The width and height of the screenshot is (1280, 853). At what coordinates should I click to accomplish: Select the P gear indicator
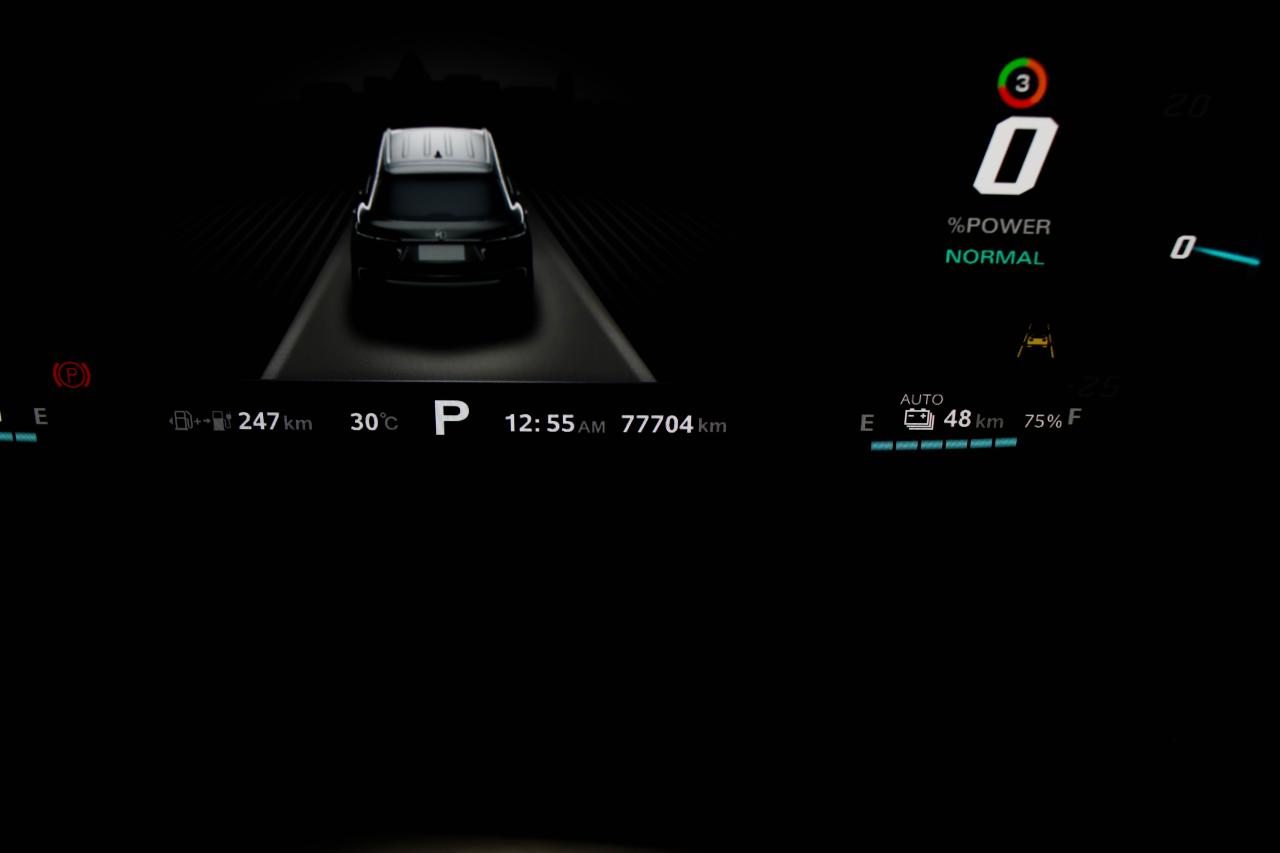pyautogui.click(x=451, y=418)
